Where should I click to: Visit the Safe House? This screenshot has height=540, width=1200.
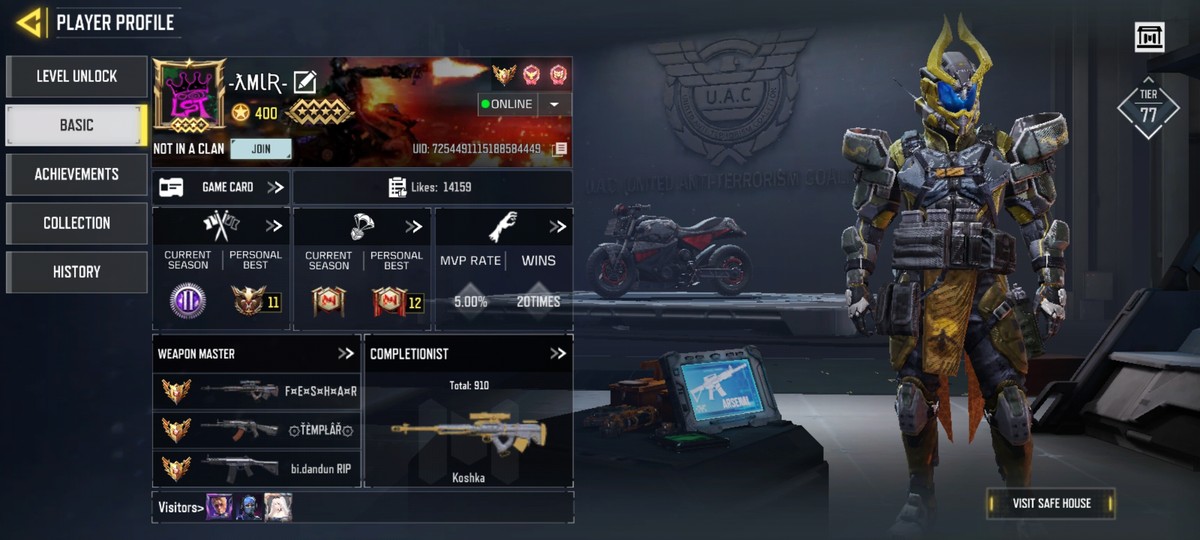pyautogui.click(x=1050, y=503)
